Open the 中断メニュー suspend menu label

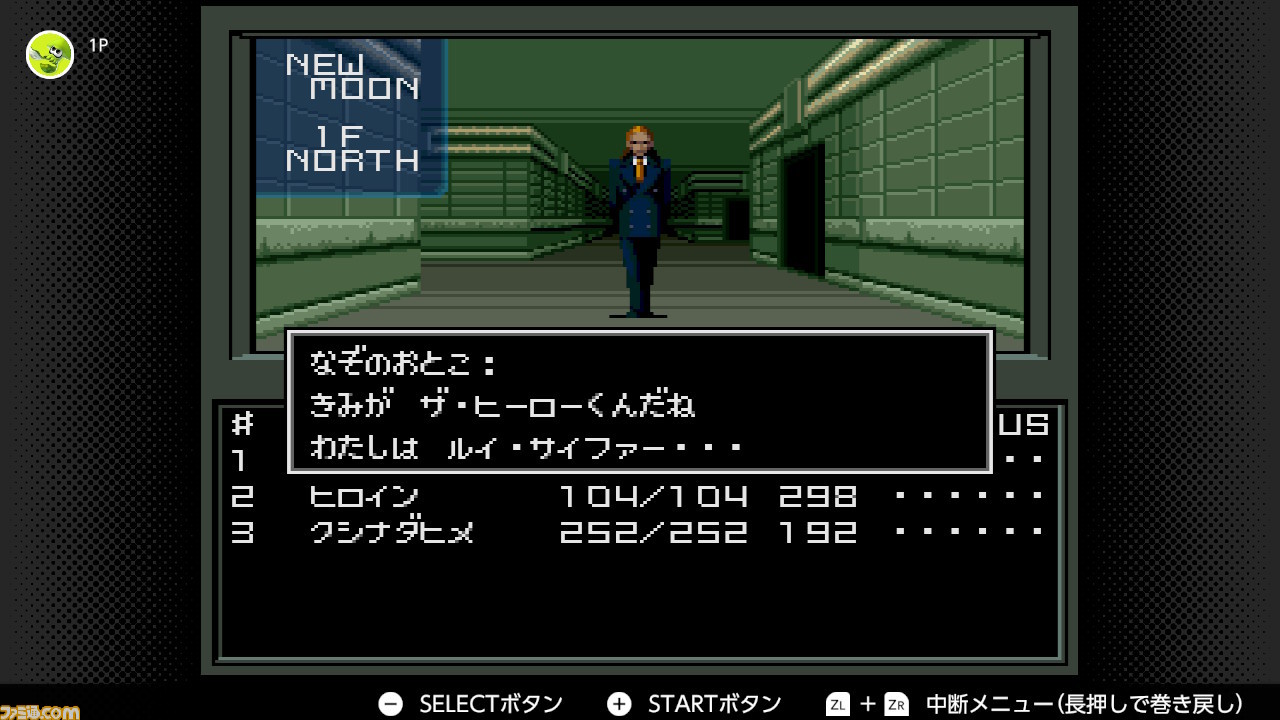990,703
